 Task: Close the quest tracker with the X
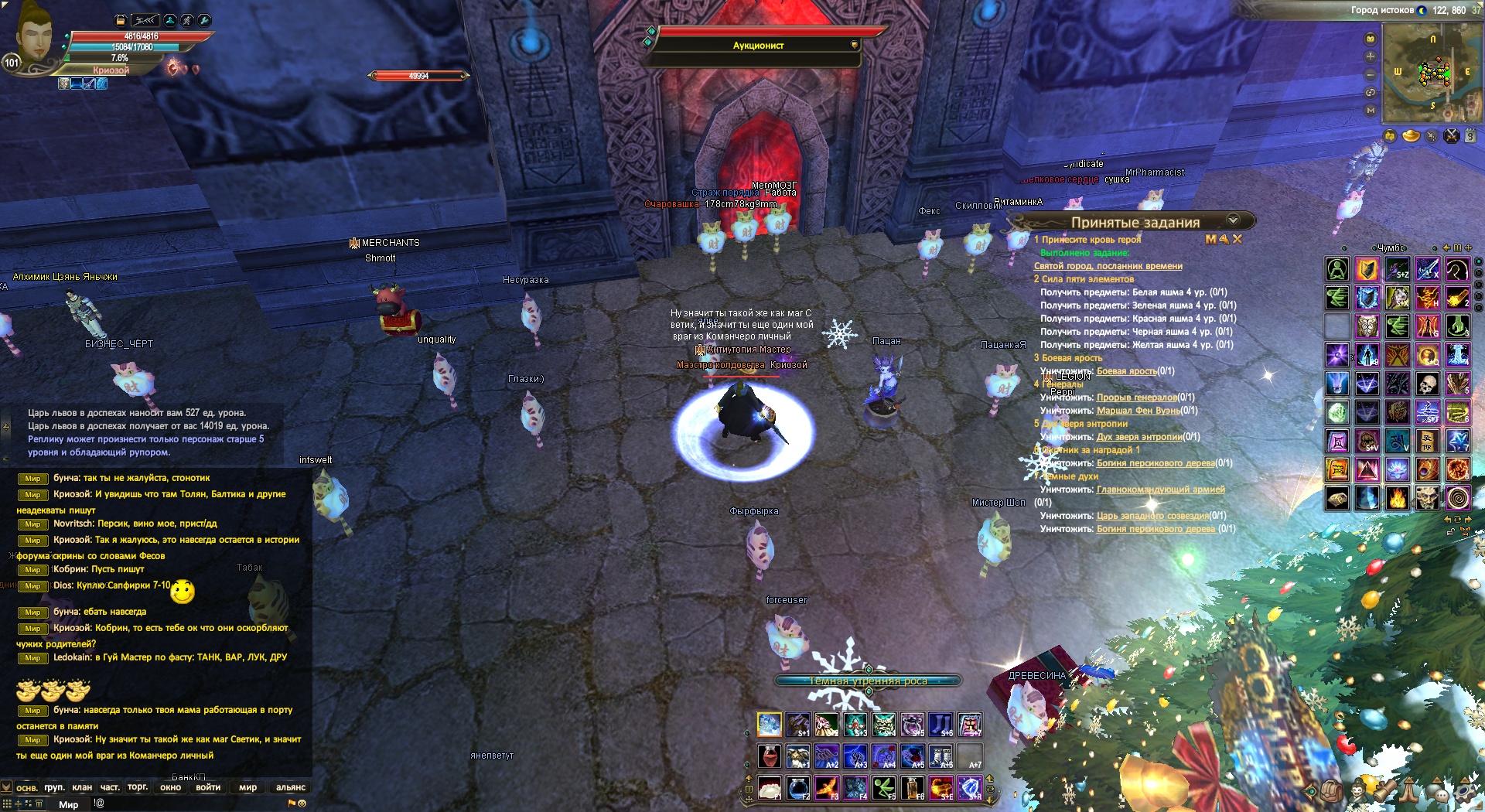click(1237, 240)
